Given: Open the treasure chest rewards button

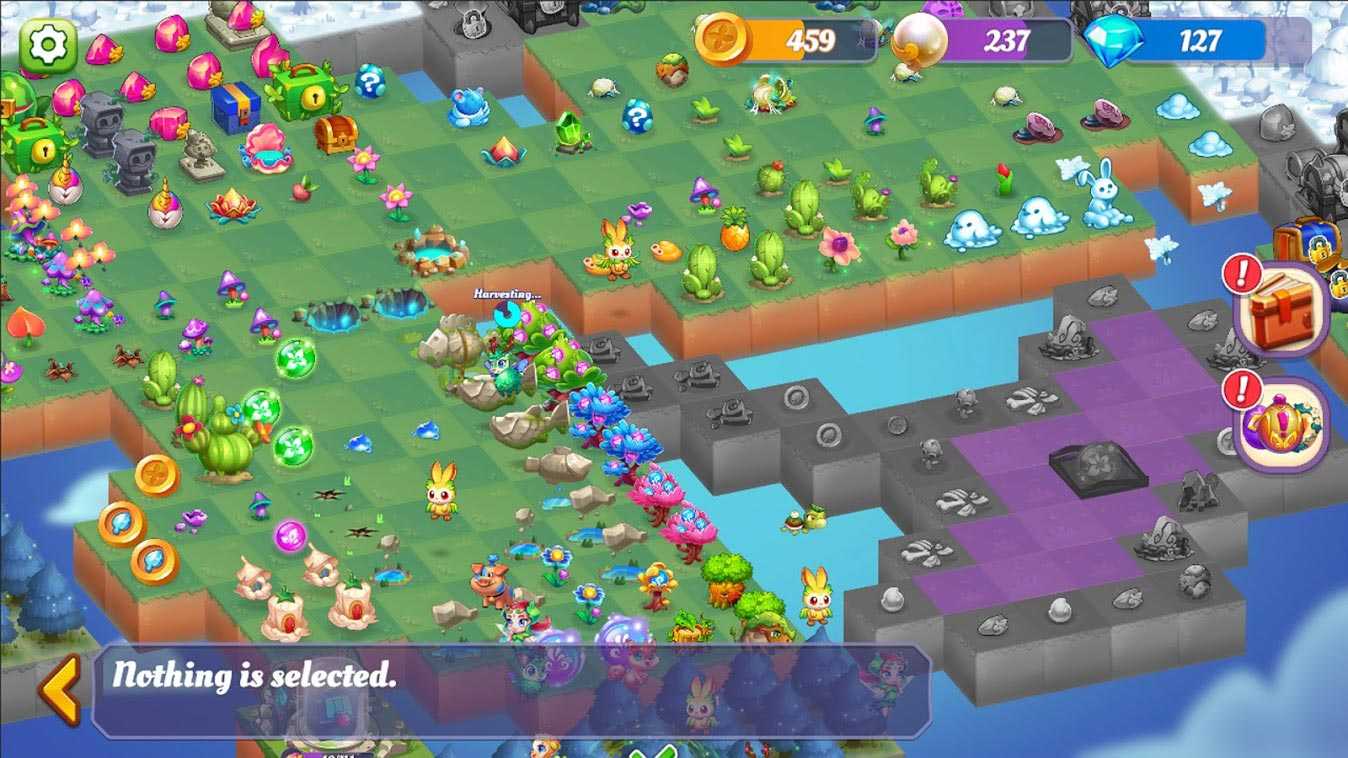Looking at the screenshot, I should [x=1283, y=308].
